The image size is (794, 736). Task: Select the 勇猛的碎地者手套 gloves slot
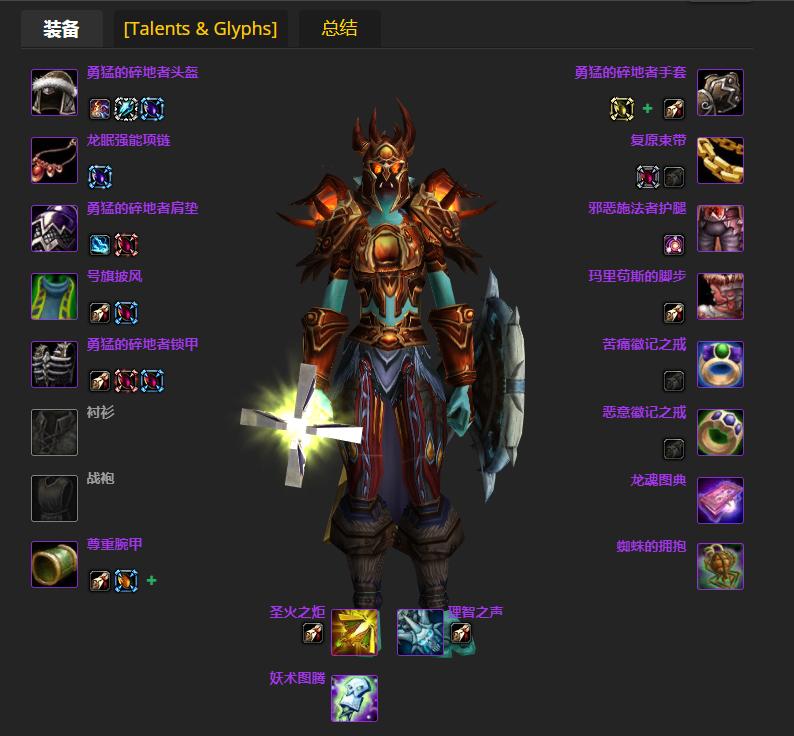[x=720, y=93]
